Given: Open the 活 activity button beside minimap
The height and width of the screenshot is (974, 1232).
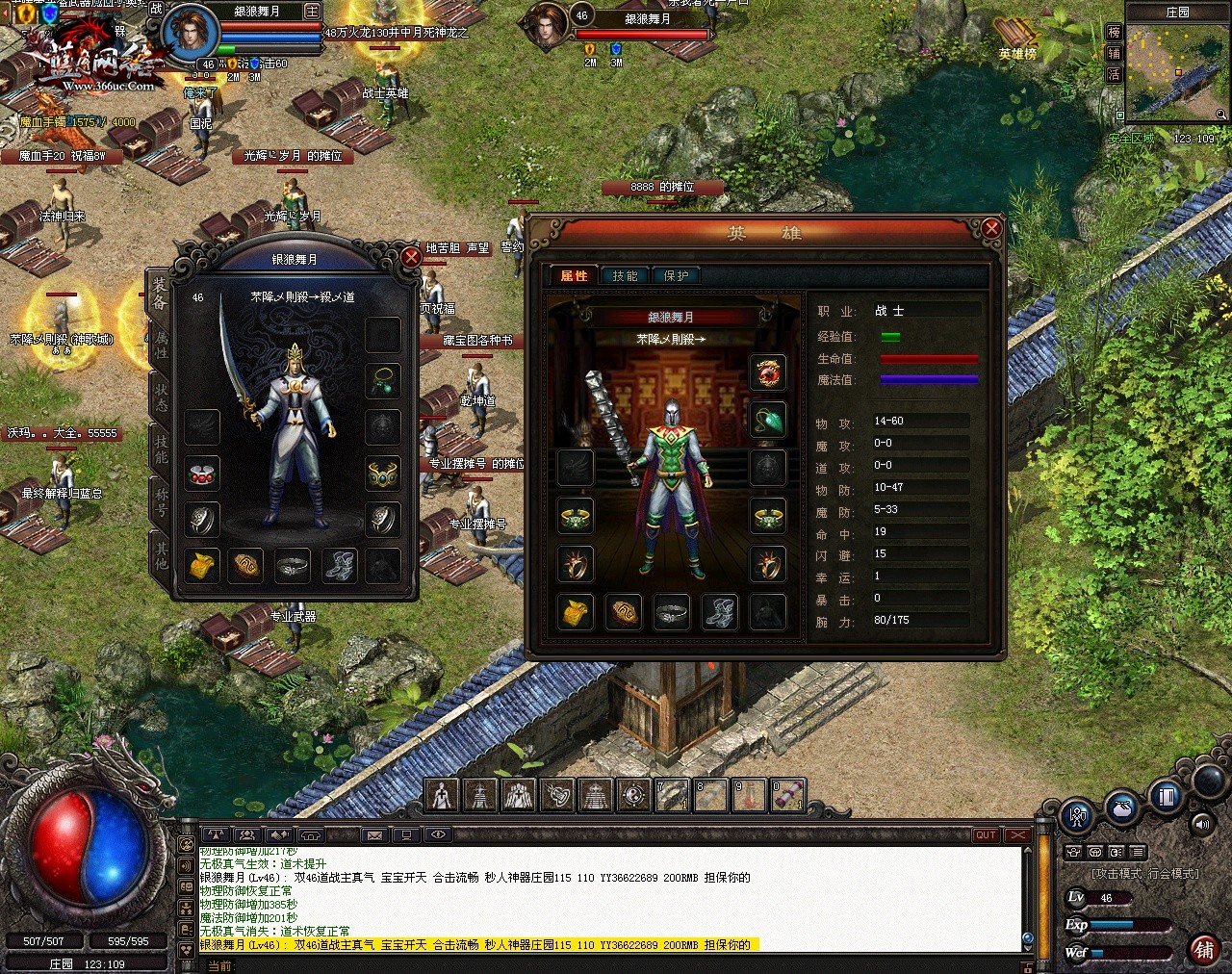Looking at the screenshot, I should 1114,74.
